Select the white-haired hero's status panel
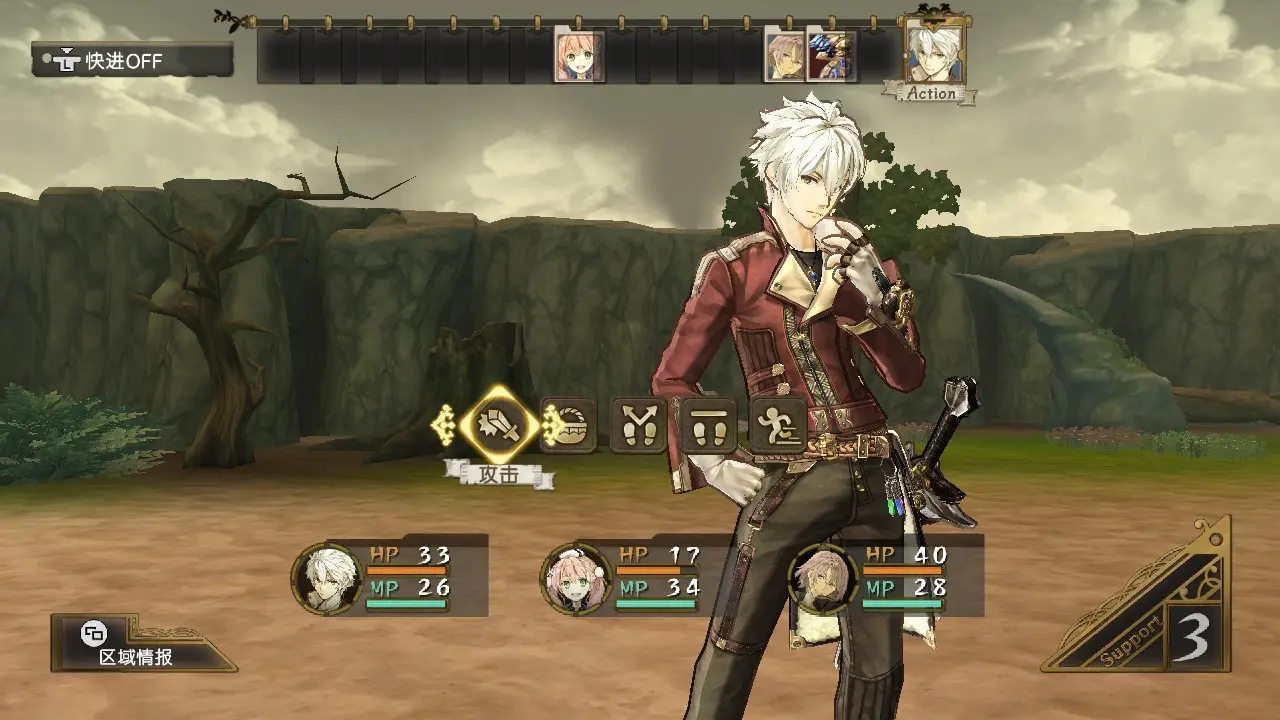 (x=390, y=576)
